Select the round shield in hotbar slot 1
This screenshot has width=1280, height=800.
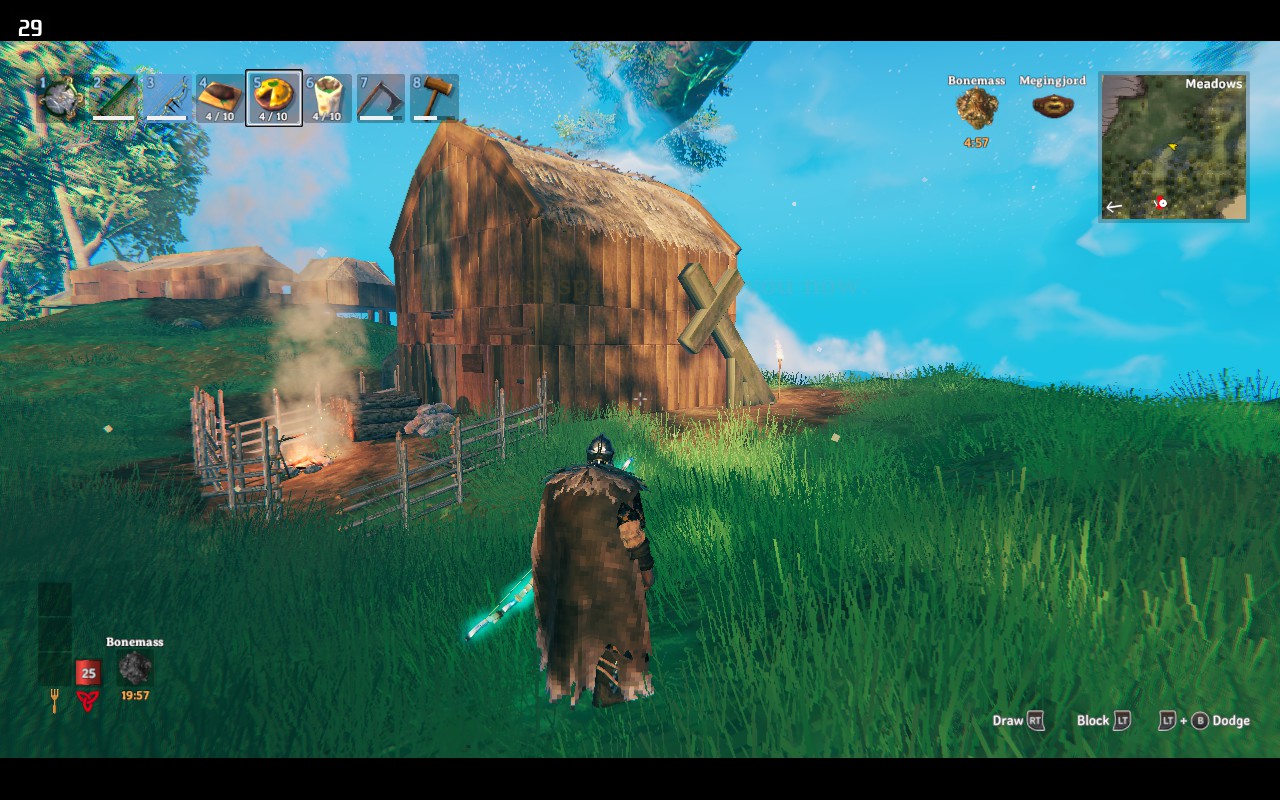click(60, 98)
